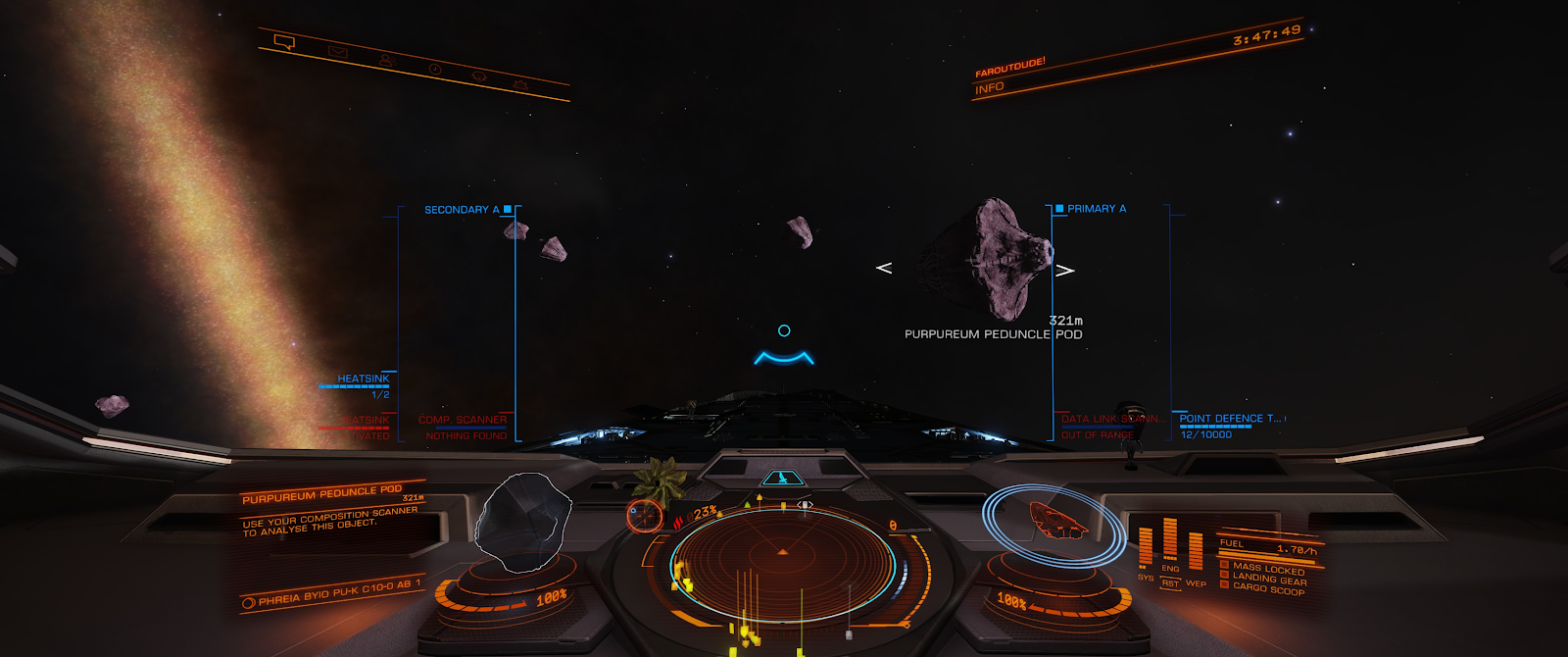Open the inbox envelope tab
The image size is (1568, 657).
338,51
